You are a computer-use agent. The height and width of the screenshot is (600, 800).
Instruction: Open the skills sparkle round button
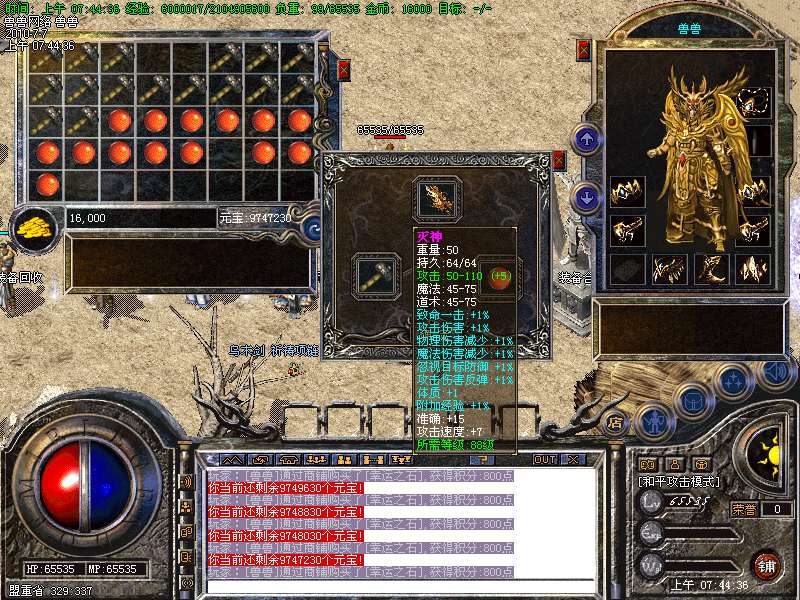click(734, 380)
